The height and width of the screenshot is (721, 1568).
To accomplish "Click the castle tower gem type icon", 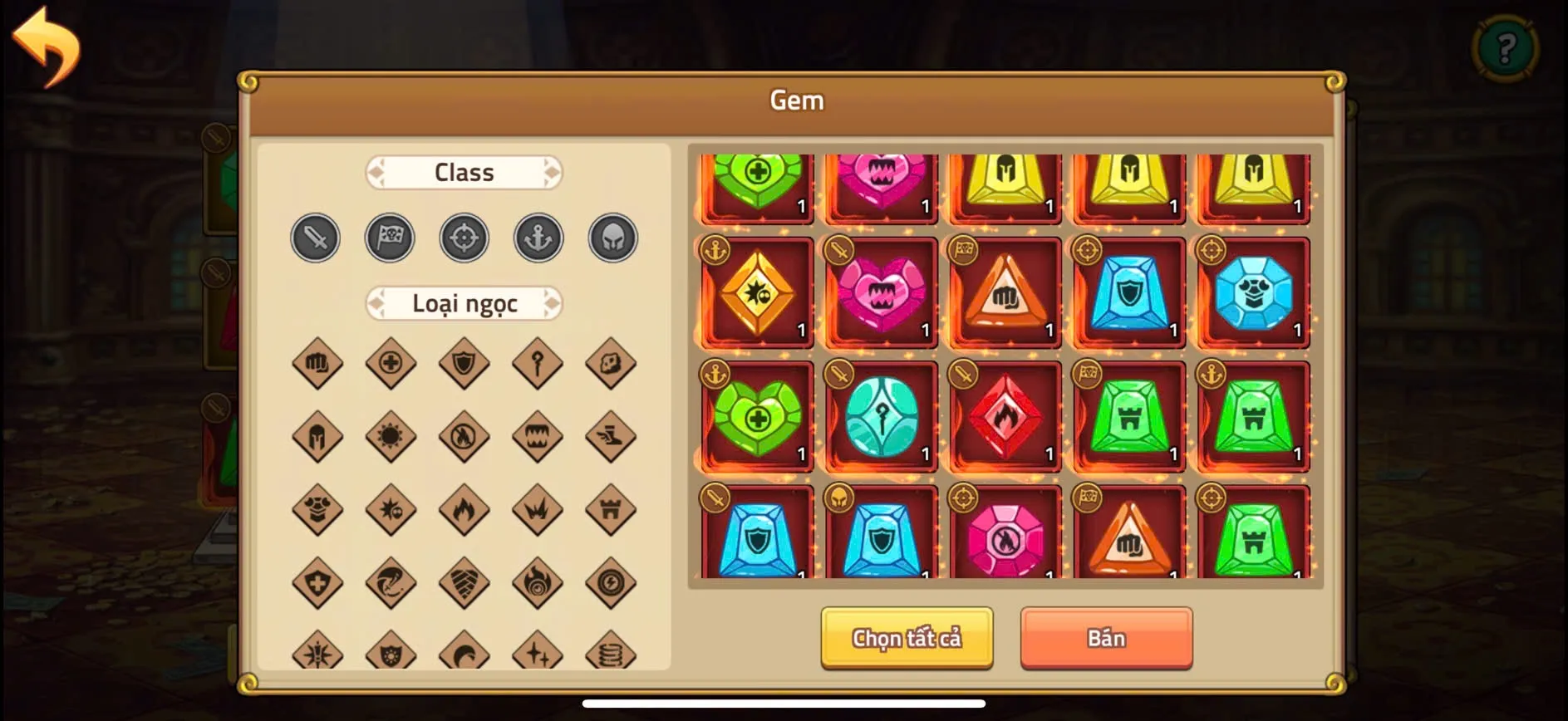I will coord(612,508).
